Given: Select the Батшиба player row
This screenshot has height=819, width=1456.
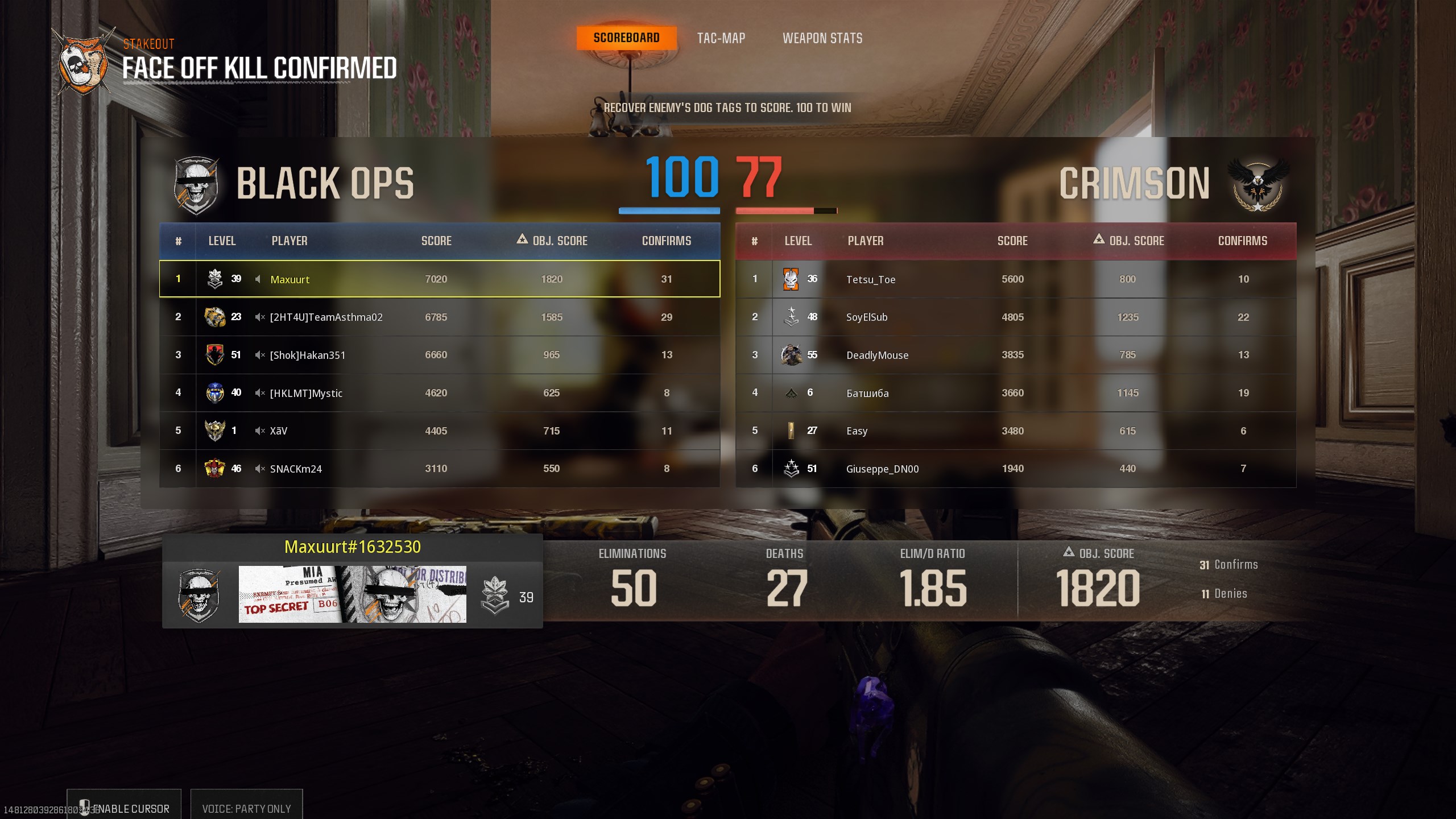Looking at the screenshot, I should (1016, 393).
